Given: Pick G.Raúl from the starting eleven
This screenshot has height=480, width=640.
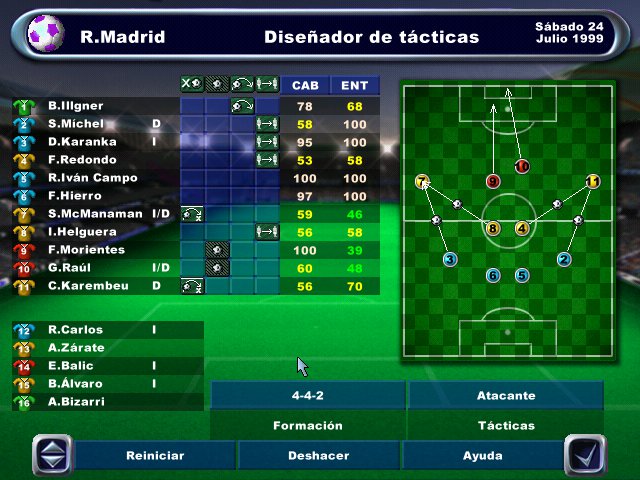Looking at the screenshot, I should pos(74,268).
